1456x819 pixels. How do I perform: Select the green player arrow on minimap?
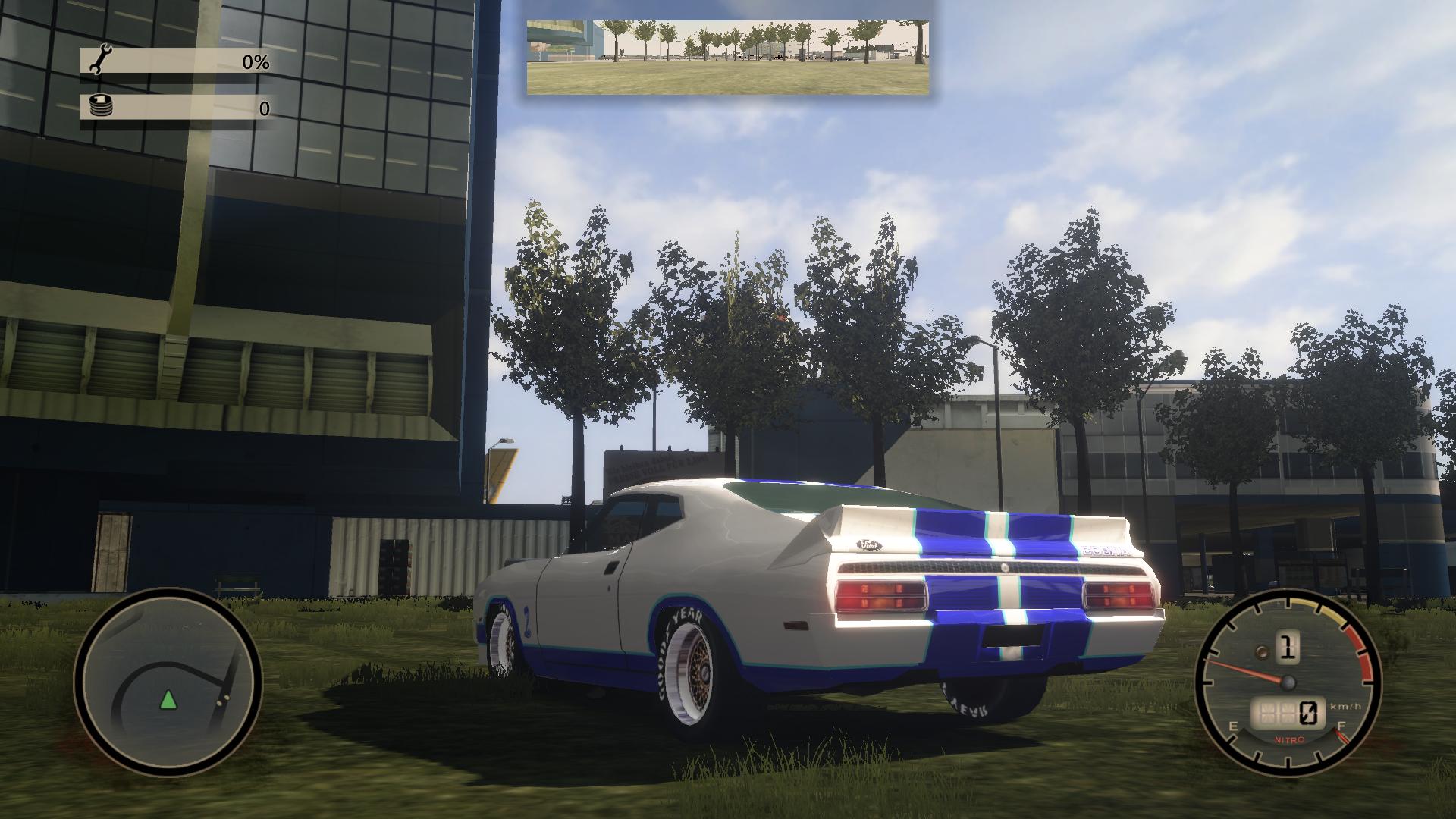pos(168,699)
